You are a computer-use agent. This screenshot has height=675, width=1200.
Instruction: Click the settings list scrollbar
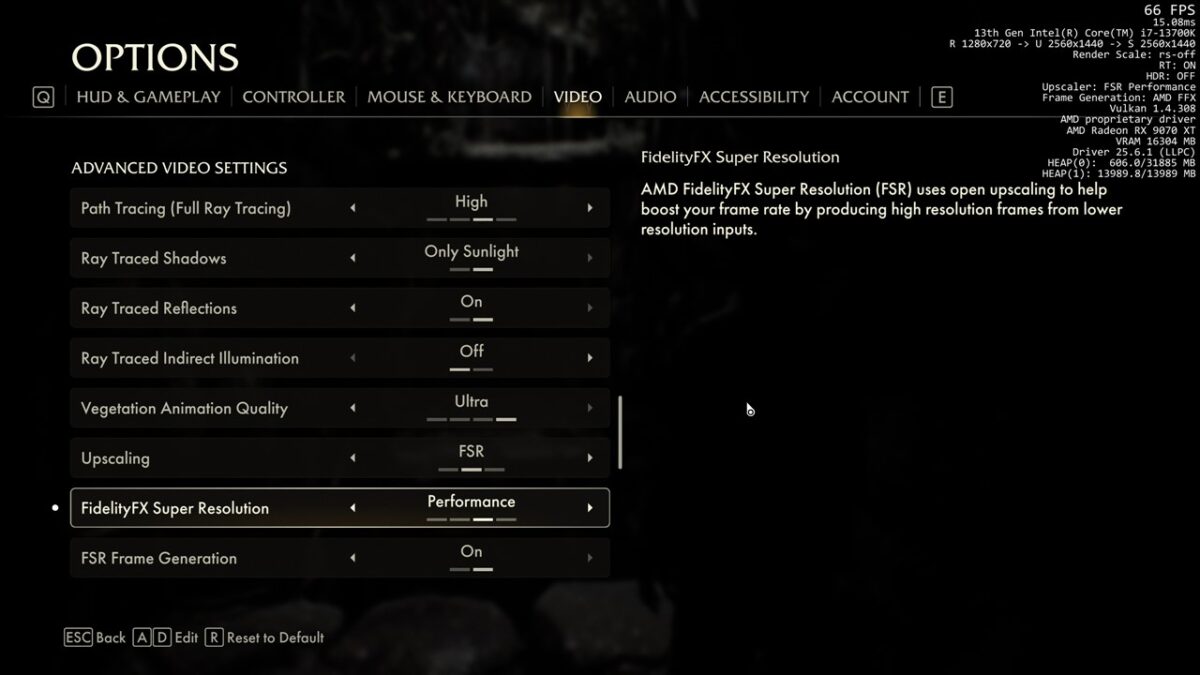pyautogui.click(x=620, y=432)
